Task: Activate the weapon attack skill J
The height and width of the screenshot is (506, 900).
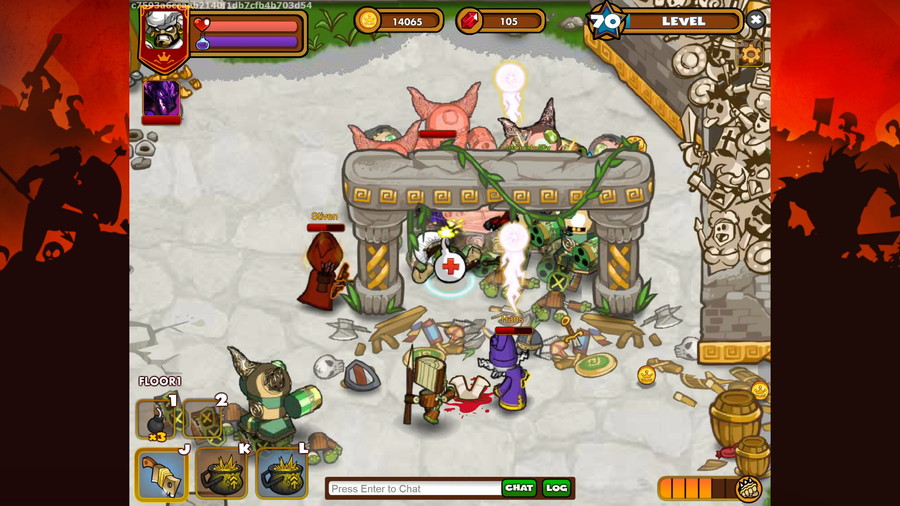Action: tap(161, 474)
